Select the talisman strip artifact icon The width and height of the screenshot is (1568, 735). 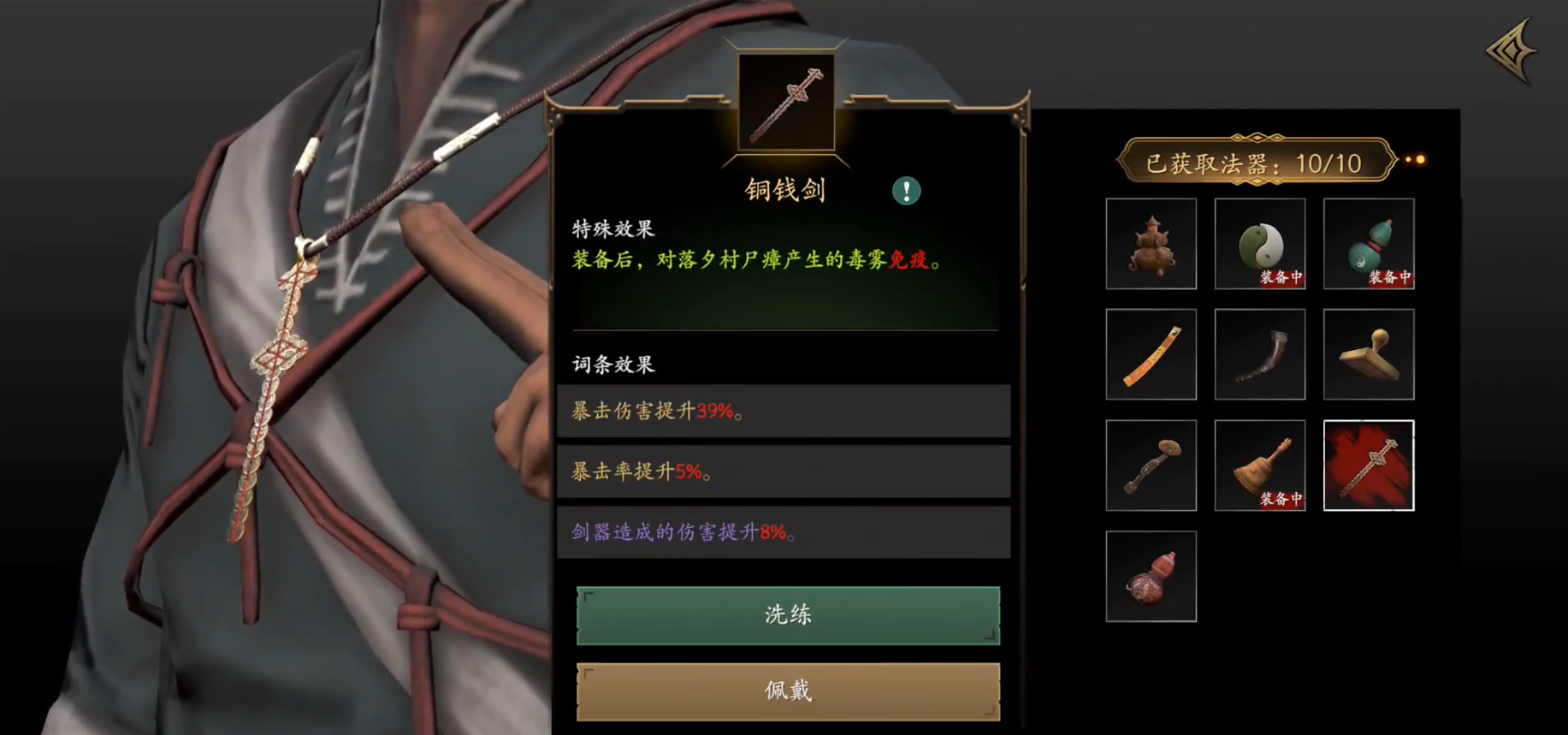click(x=1151, y=354)
